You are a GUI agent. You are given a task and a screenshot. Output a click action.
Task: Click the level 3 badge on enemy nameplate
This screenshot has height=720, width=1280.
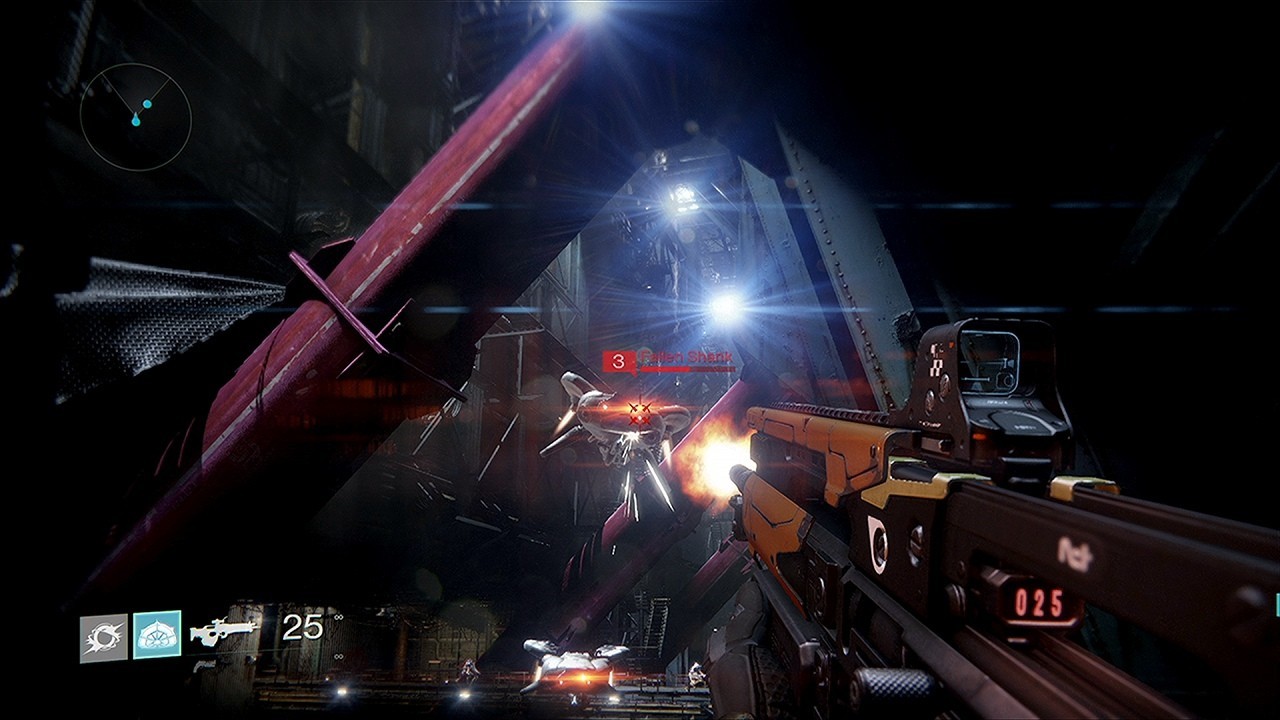pyautogui.click(x=618, y=358)
